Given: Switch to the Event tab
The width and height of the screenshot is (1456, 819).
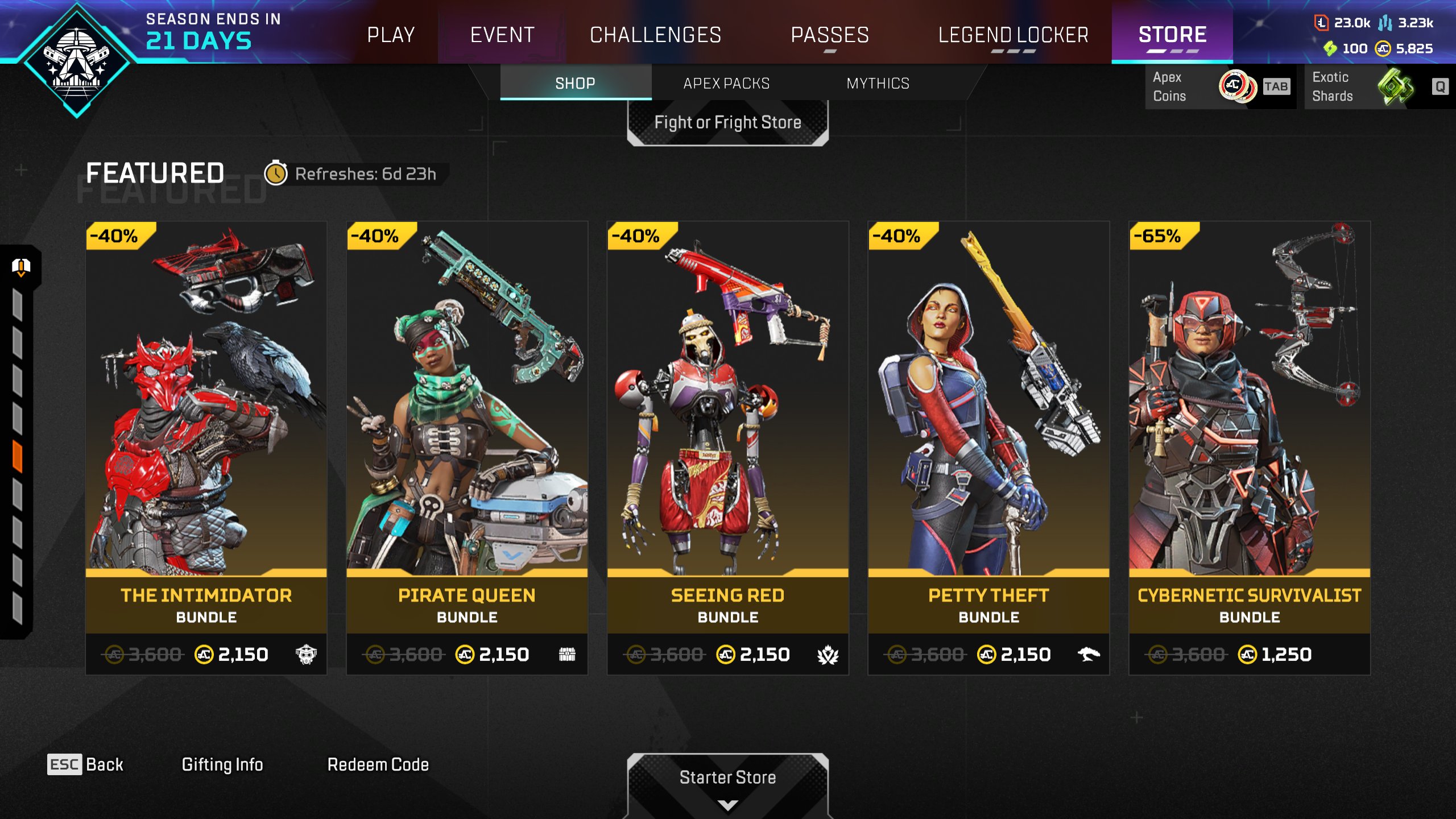Looking at the screenshot, I should coord(502,35).
